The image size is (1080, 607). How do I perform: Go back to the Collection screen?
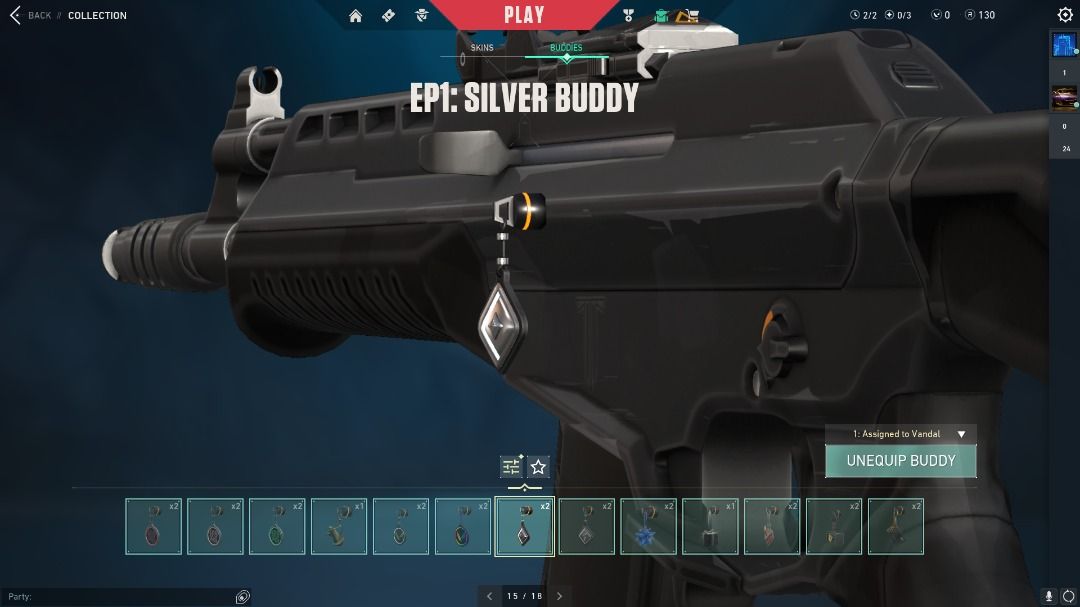tap(30, 15)
